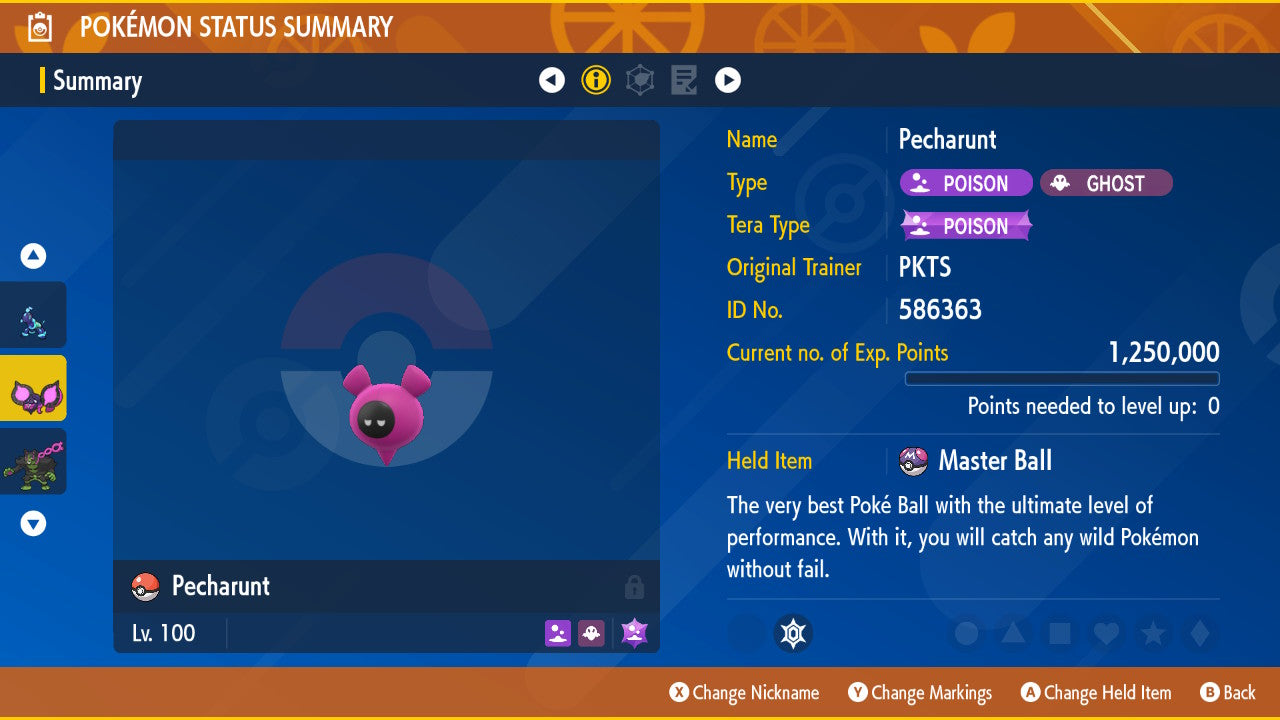Toggle the heart marking for Pecharunt
Image resolution: width=1280 pixels, height=720 pixels.
(x=1107, y=633)
